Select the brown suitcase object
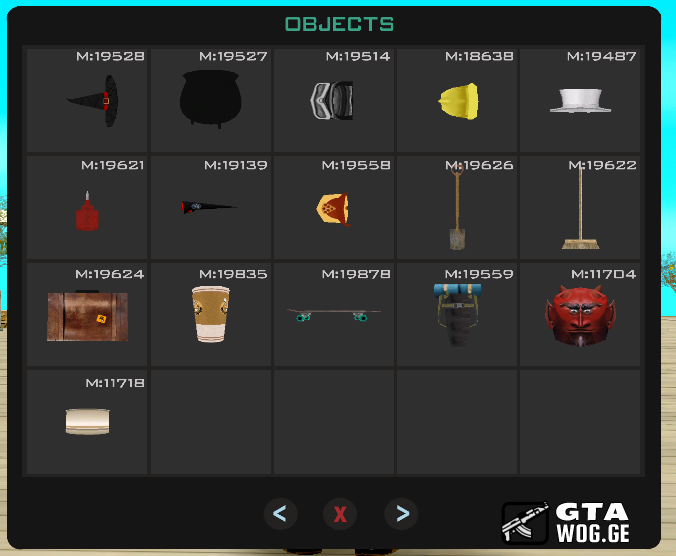 click(87, 316)
